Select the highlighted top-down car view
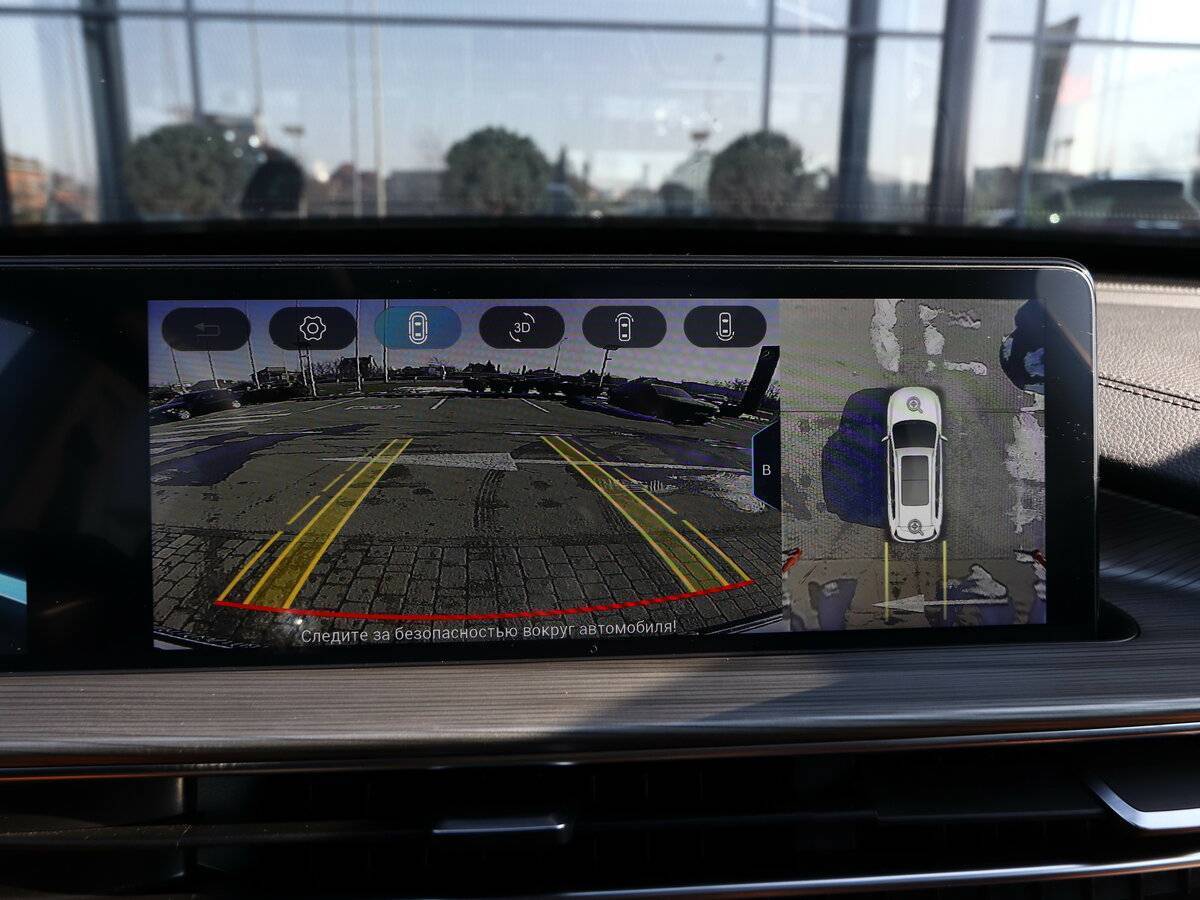The height and width of the screenshot is (900, 1200). point(417,327)
